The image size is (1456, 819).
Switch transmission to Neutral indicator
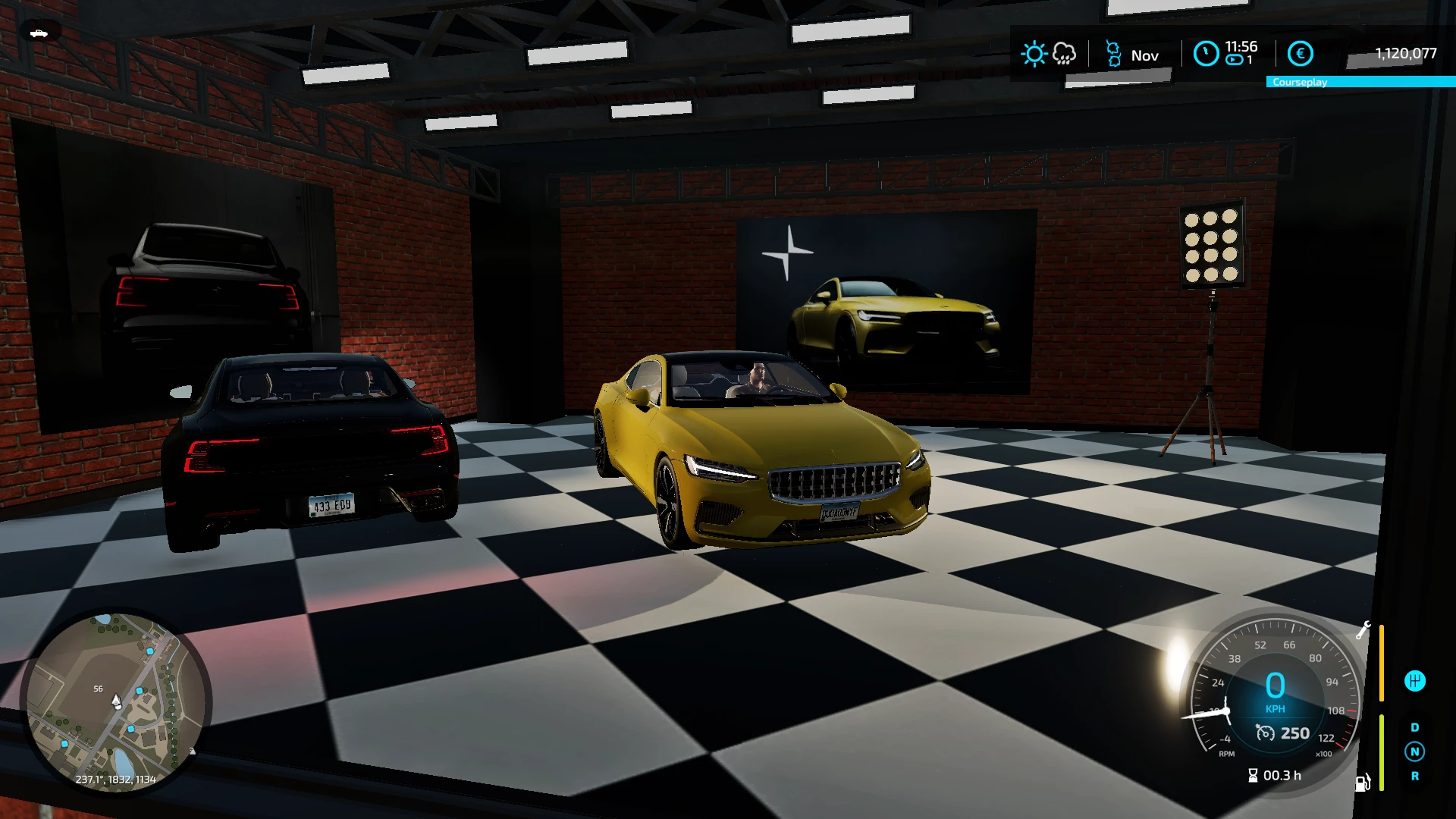(1414, 752)
